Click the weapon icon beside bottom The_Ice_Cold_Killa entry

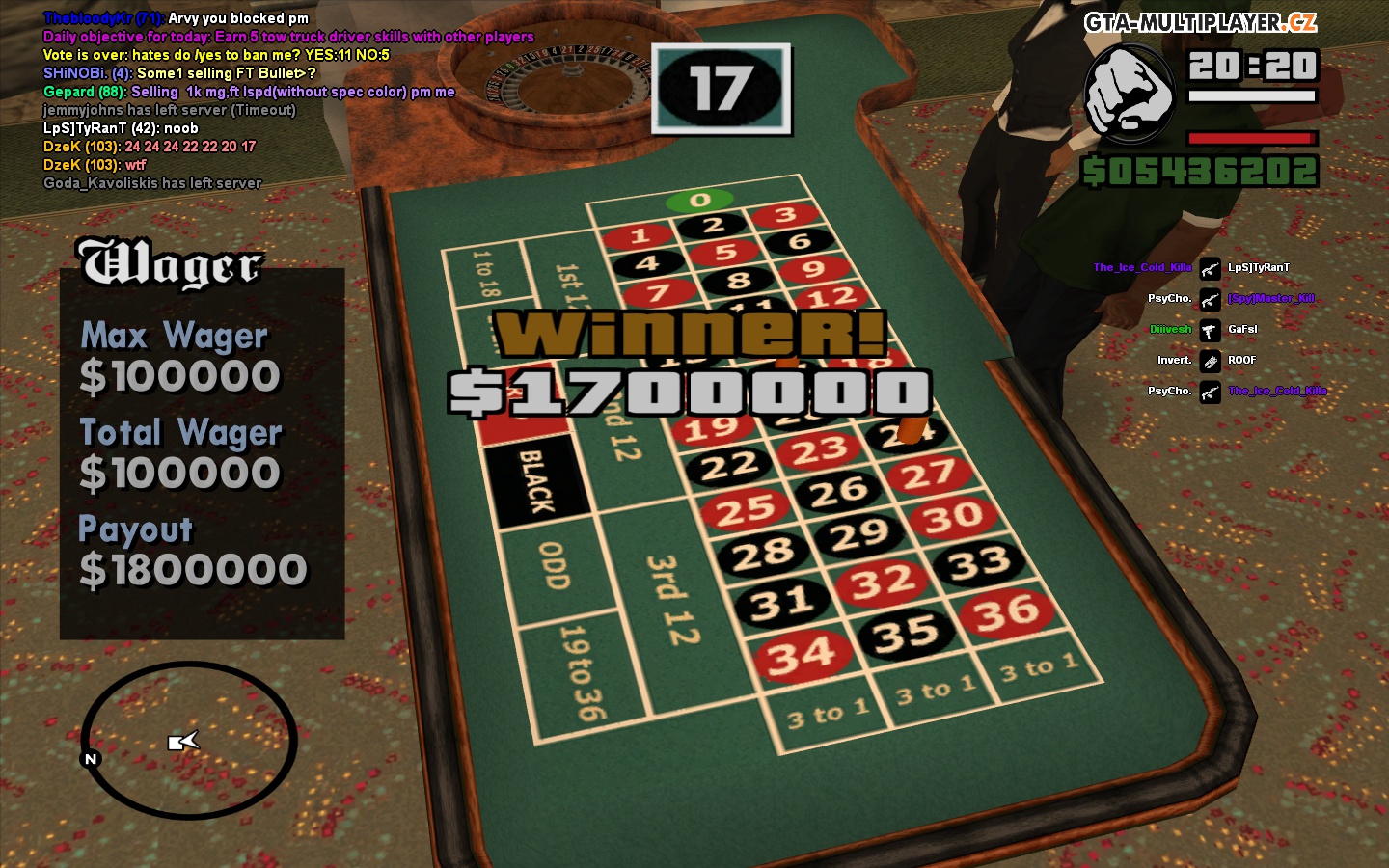pos(1211,393)
